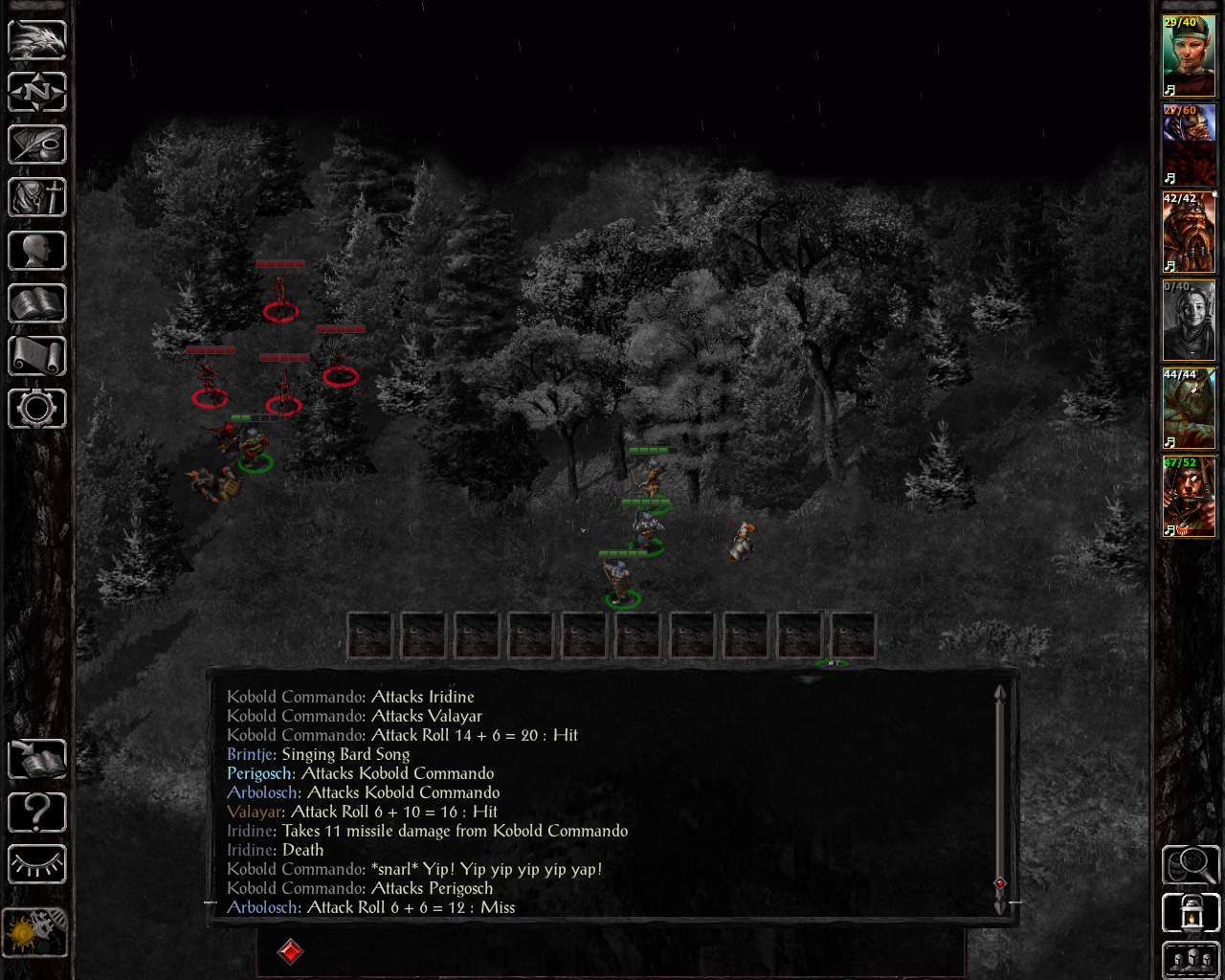Screen dimensions: 1225x980
Task: Open the inventory helmet and sword icon
Action: pyautogui.click(x=37, y=198)
